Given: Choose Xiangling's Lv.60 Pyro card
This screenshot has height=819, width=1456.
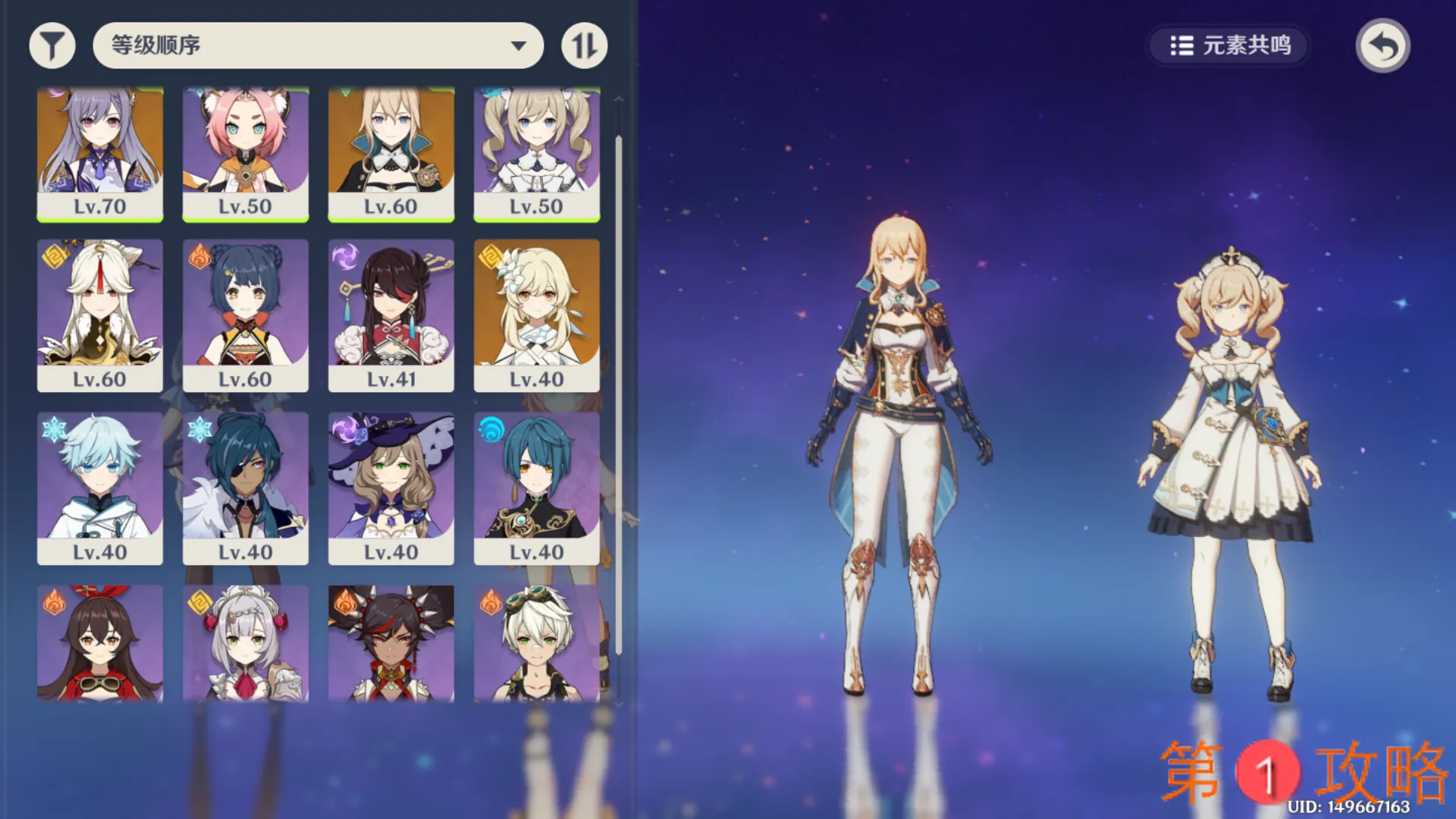Looking at the screenshot, I should pyautogui.click(x=246, y=315).
